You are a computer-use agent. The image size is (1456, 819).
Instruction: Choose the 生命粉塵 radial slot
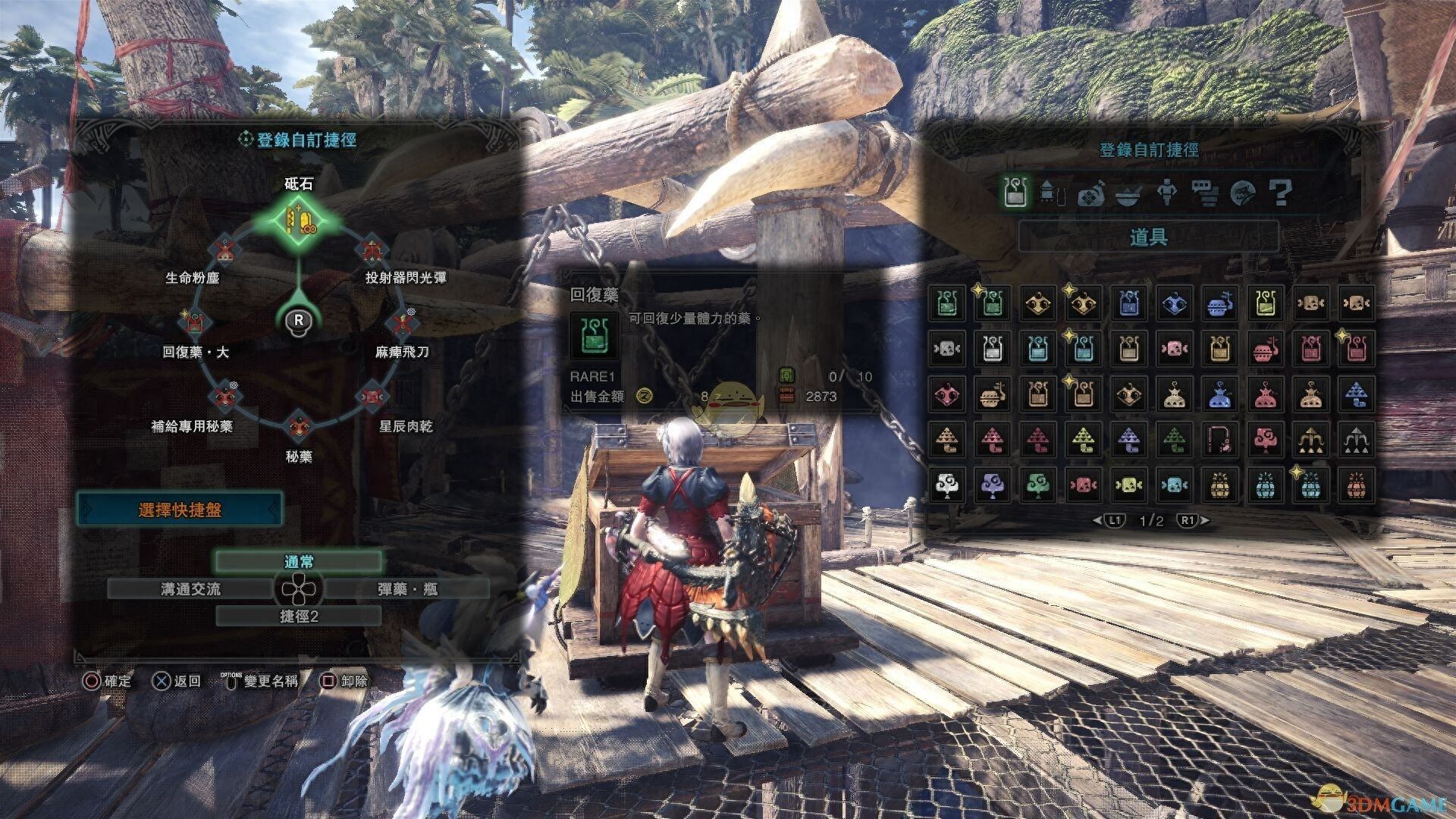223,251
